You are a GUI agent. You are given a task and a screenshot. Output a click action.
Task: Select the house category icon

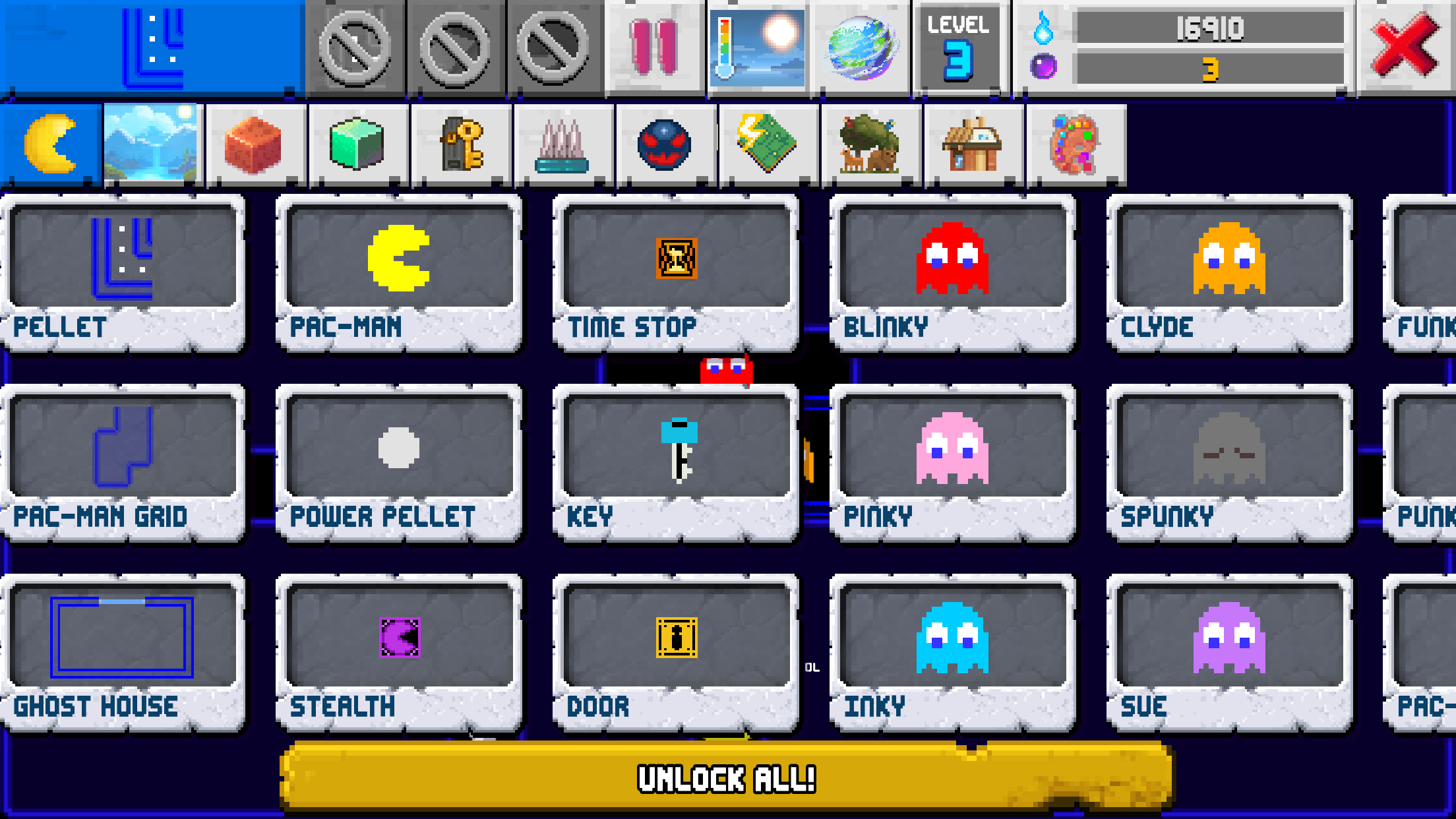click(x=970, y=143)
